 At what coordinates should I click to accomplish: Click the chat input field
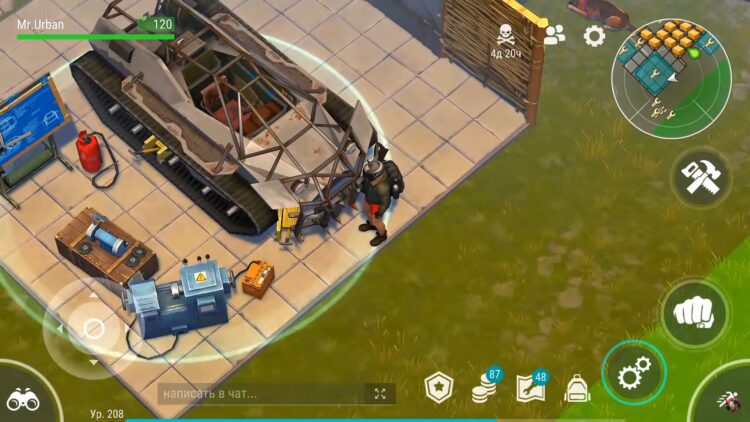tap(262, 394)
